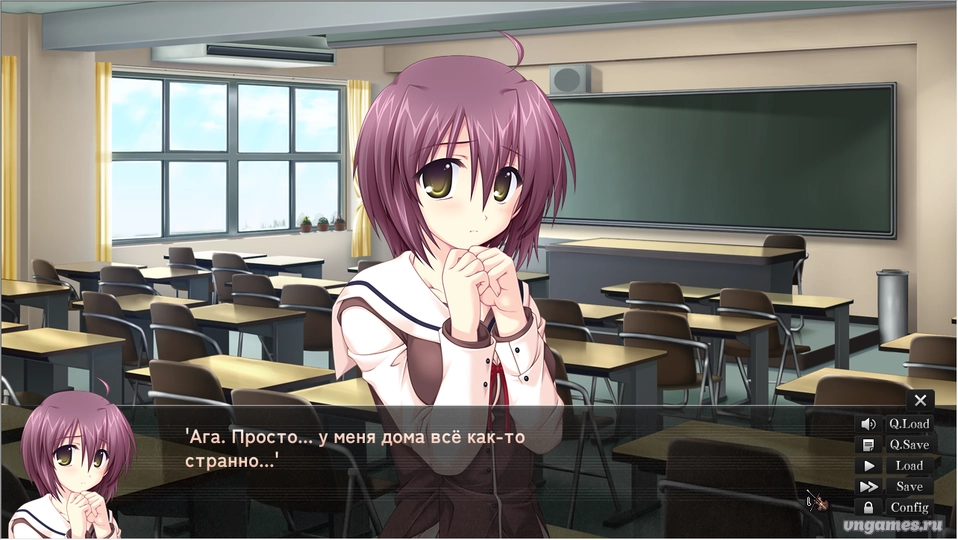
Task: Open the Save game menu
Action: click(909, 487)
